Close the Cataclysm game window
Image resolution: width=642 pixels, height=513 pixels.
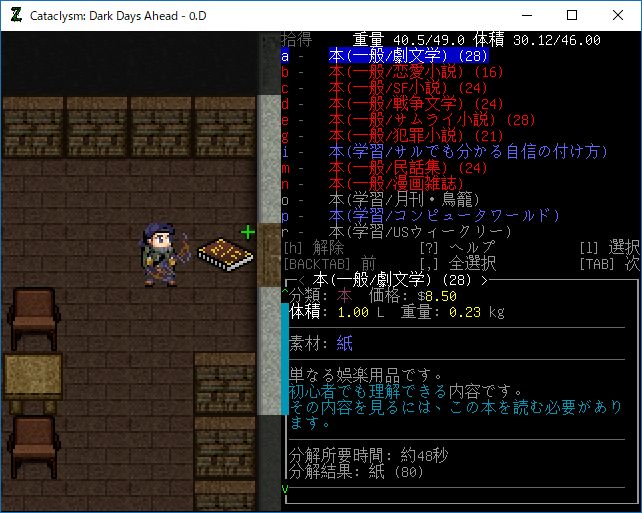click(618, 15)
